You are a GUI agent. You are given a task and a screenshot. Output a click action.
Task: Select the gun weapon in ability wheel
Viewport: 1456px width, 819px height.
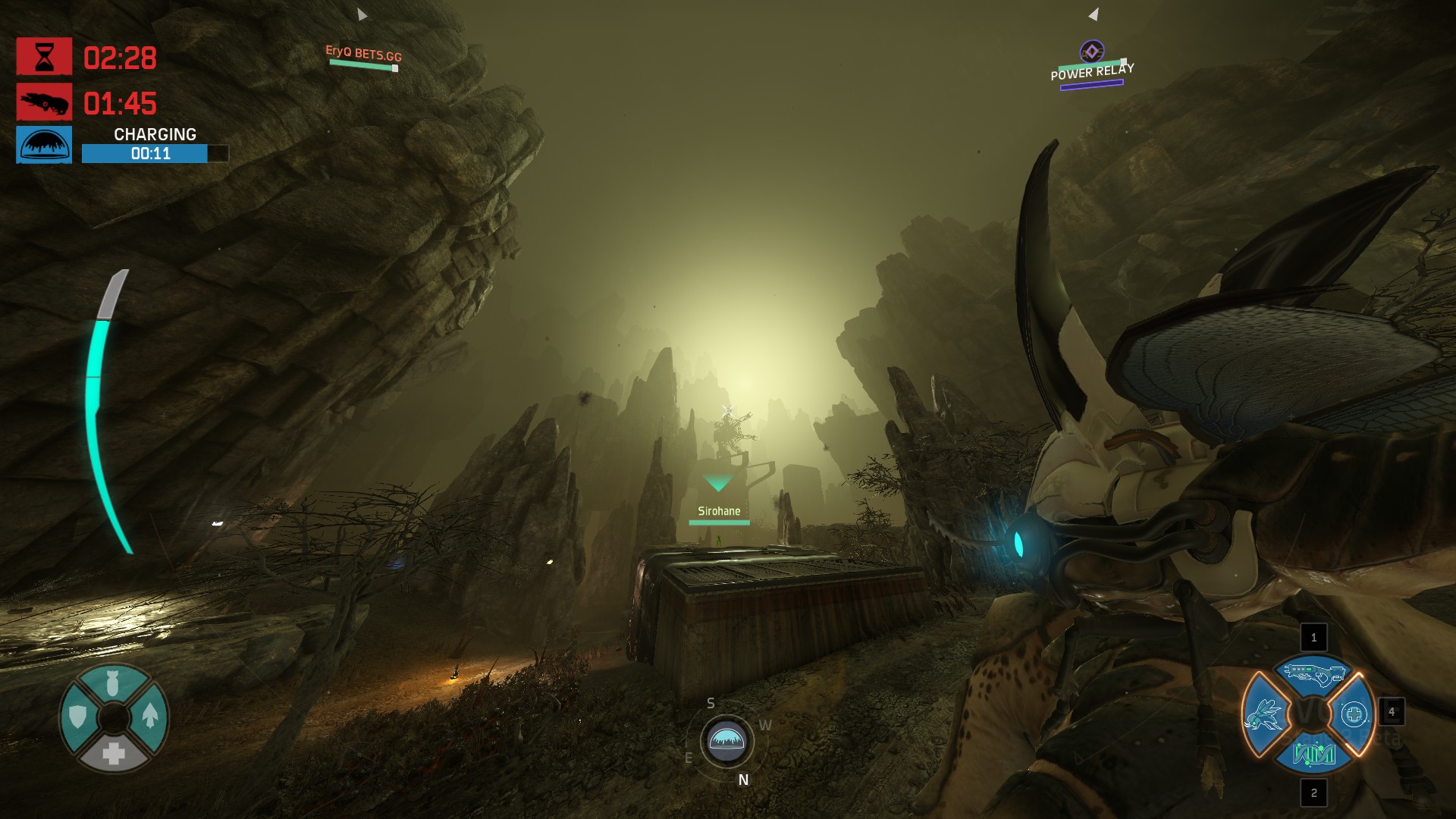(x=1313, y=673)
